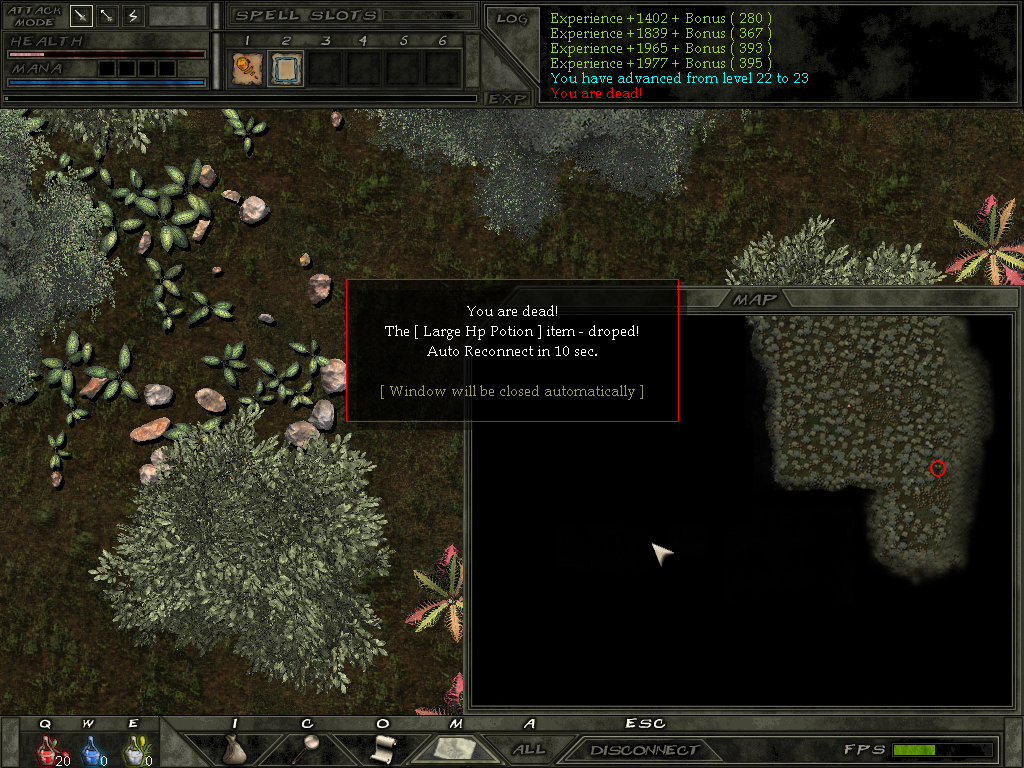Disconnect from the game
Image resolution: width=1024 pixels, height=768 pixels.
pyautogui.click(x=643, y=750)
